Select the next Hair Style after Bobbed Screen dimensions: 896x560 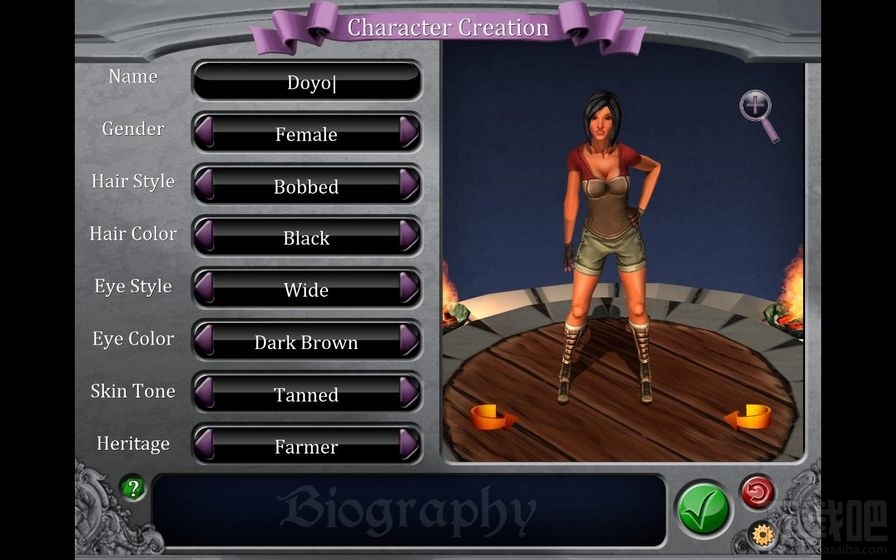pos(408,185)
